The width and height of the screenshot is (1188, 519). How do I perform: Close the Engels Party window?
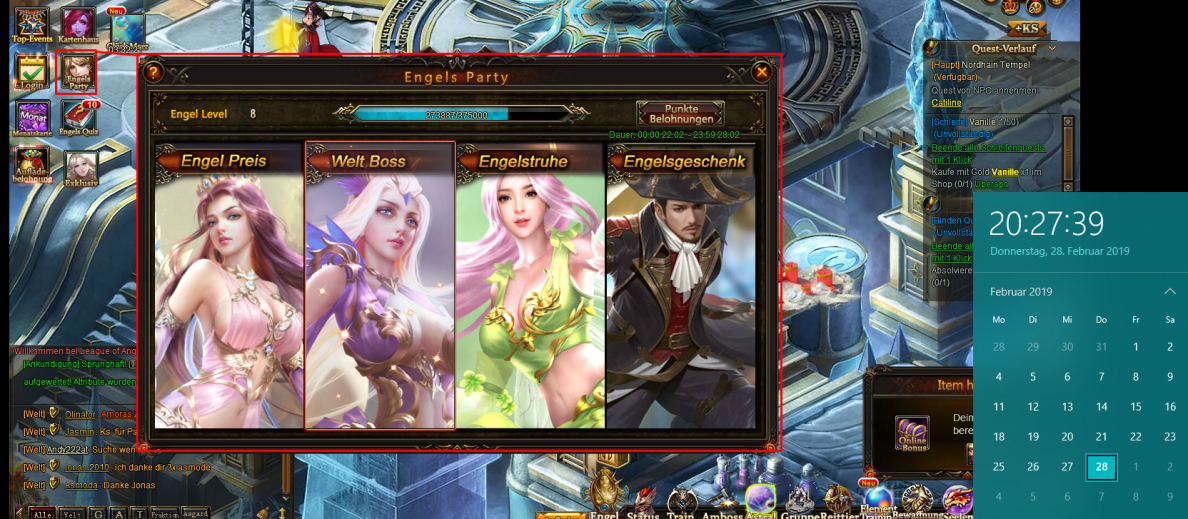pos(762,72)
